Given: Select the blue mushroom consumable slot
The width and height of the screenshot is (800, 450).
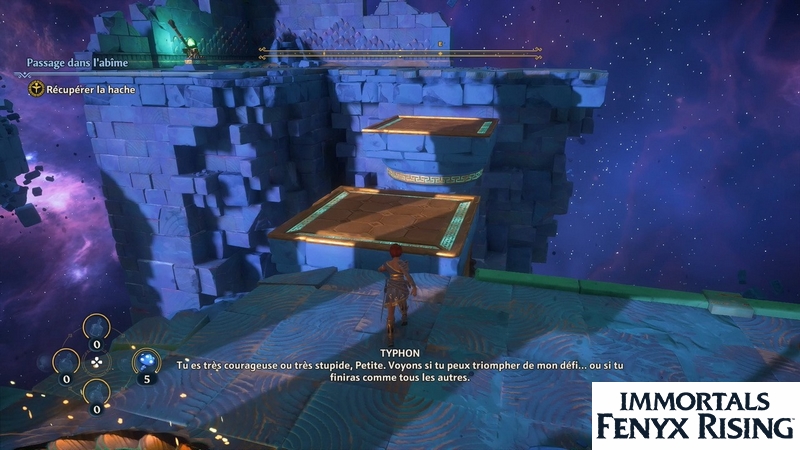Looking at the screenshot, I should tap(145, 361).
